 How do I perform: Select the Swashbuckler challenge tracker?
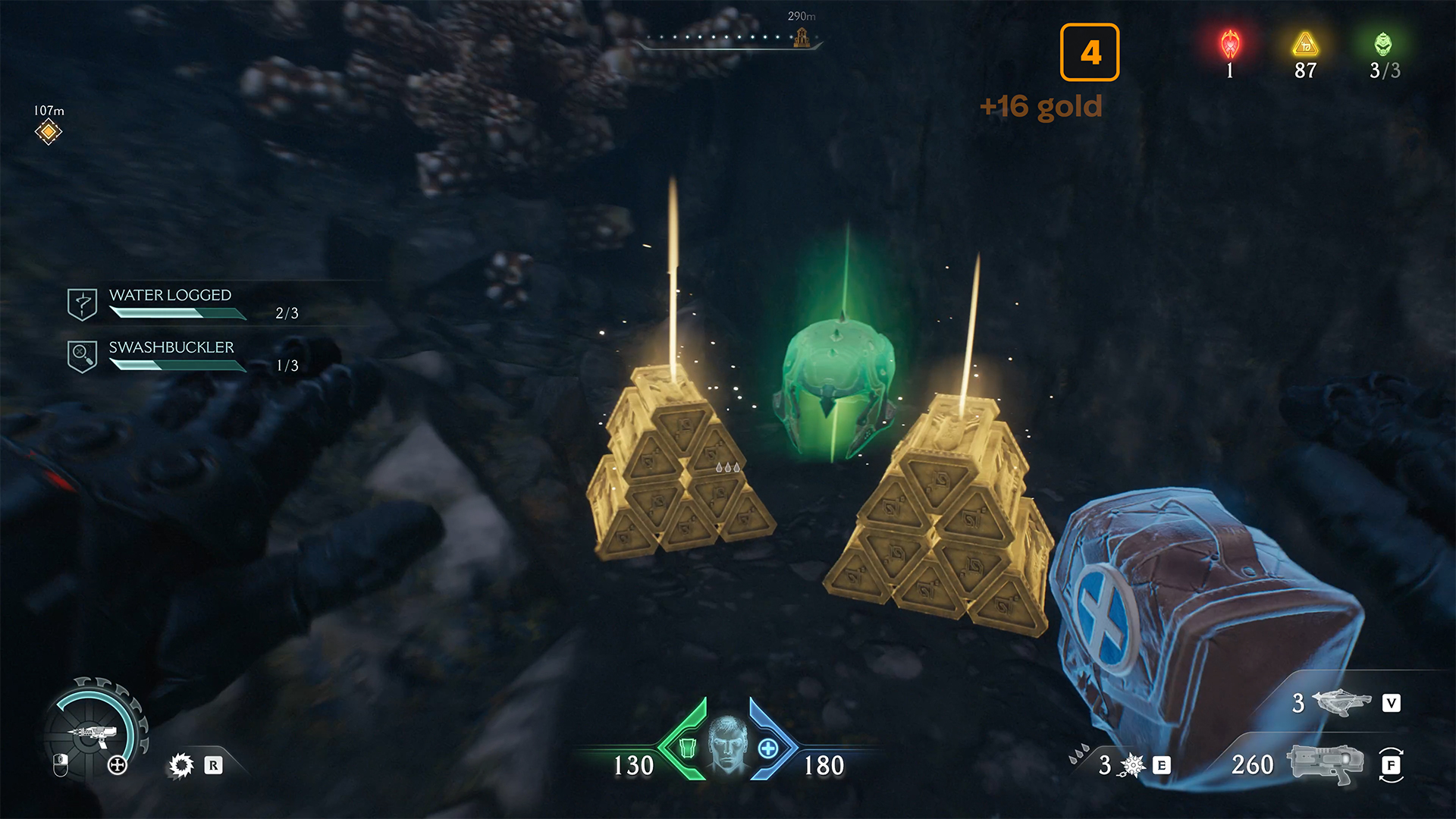[171, 356]
